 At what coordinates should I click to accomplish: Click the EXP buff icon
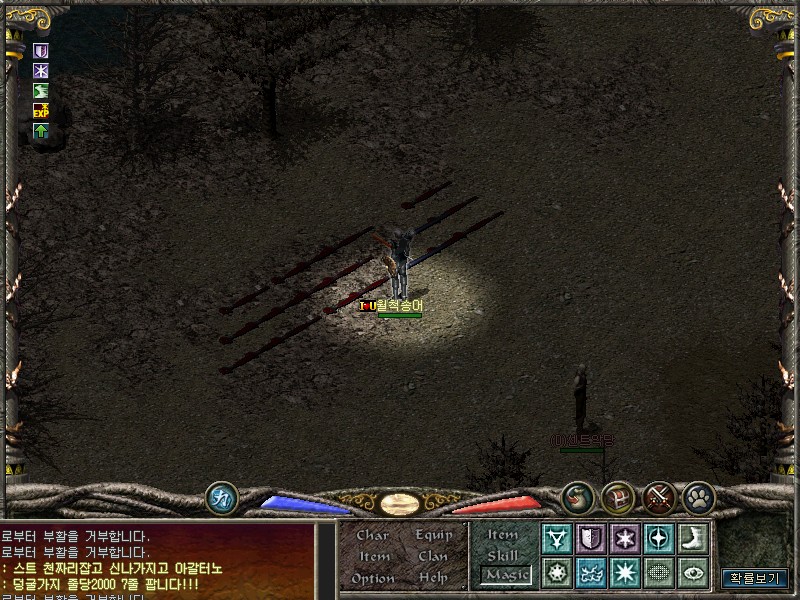click(41, 110)
